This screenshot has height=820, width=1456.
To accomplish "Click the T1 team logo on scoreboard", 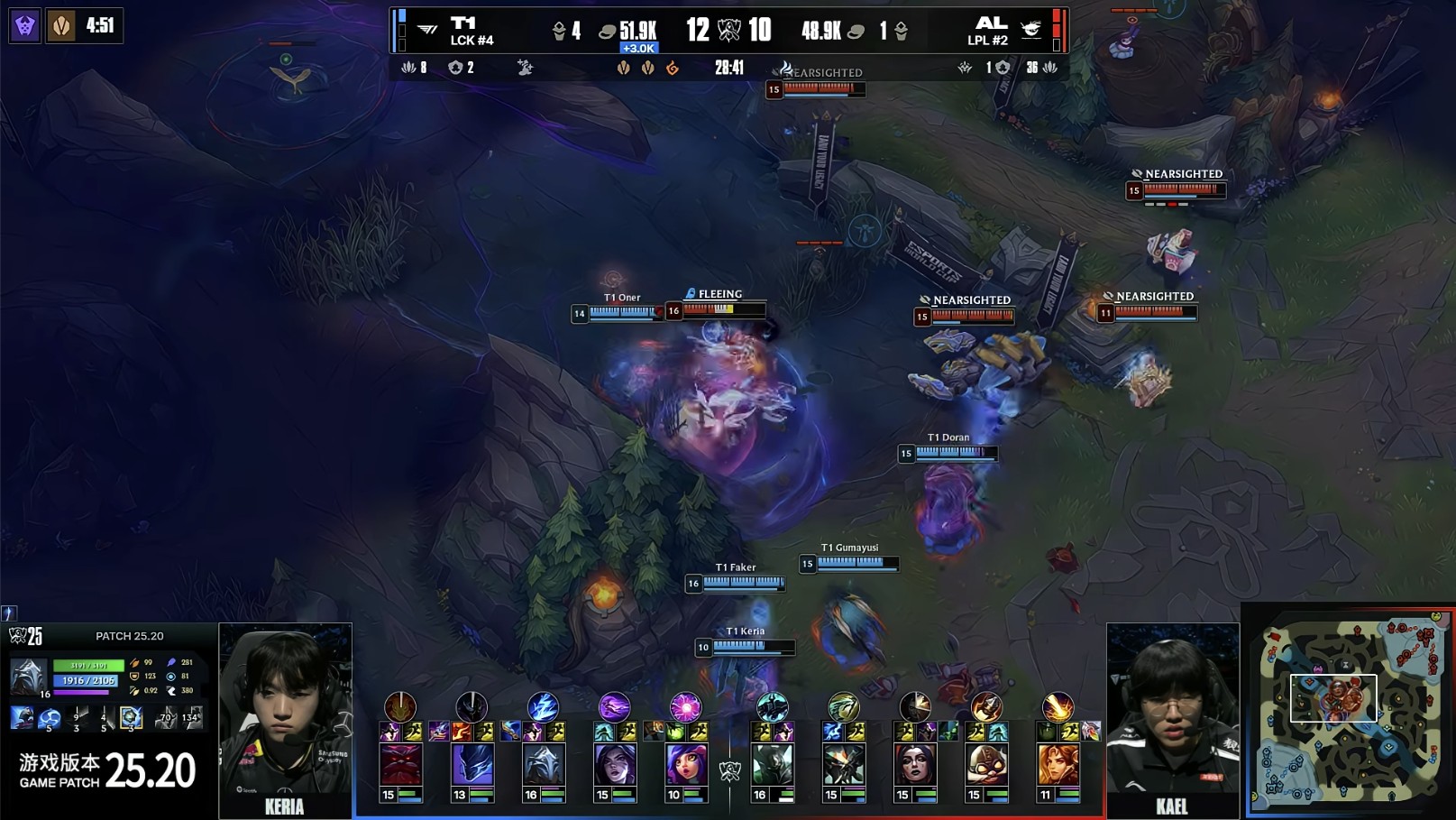I will [x=428, y=30].
